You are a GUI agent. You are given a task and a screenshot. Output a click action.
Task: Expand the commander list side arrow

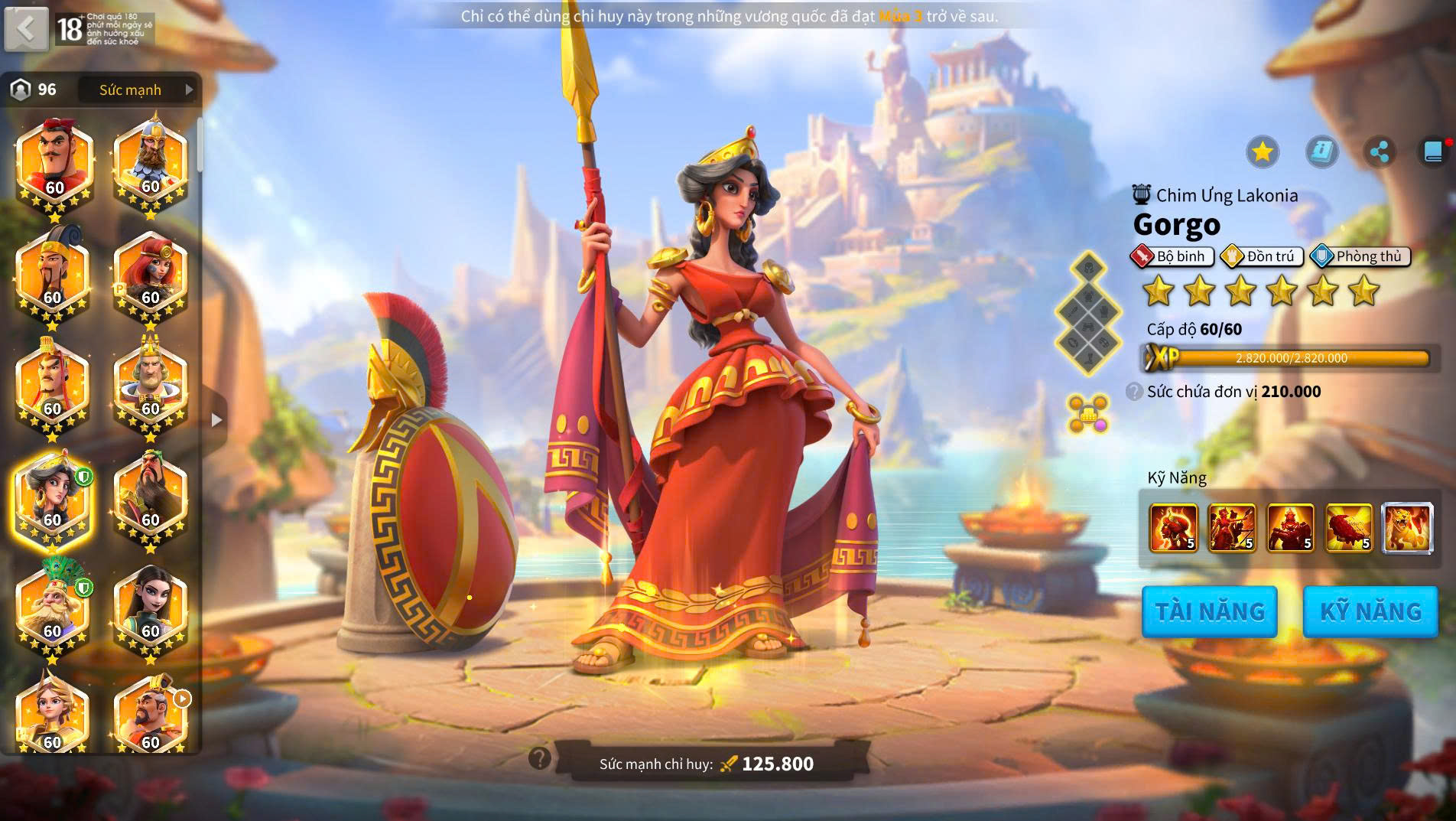click(x=216, y=419)
